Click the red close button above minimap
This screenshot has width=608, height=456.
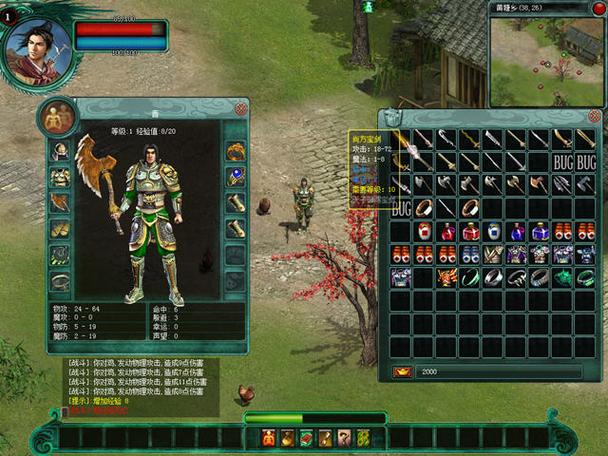[x=599, y=8]
